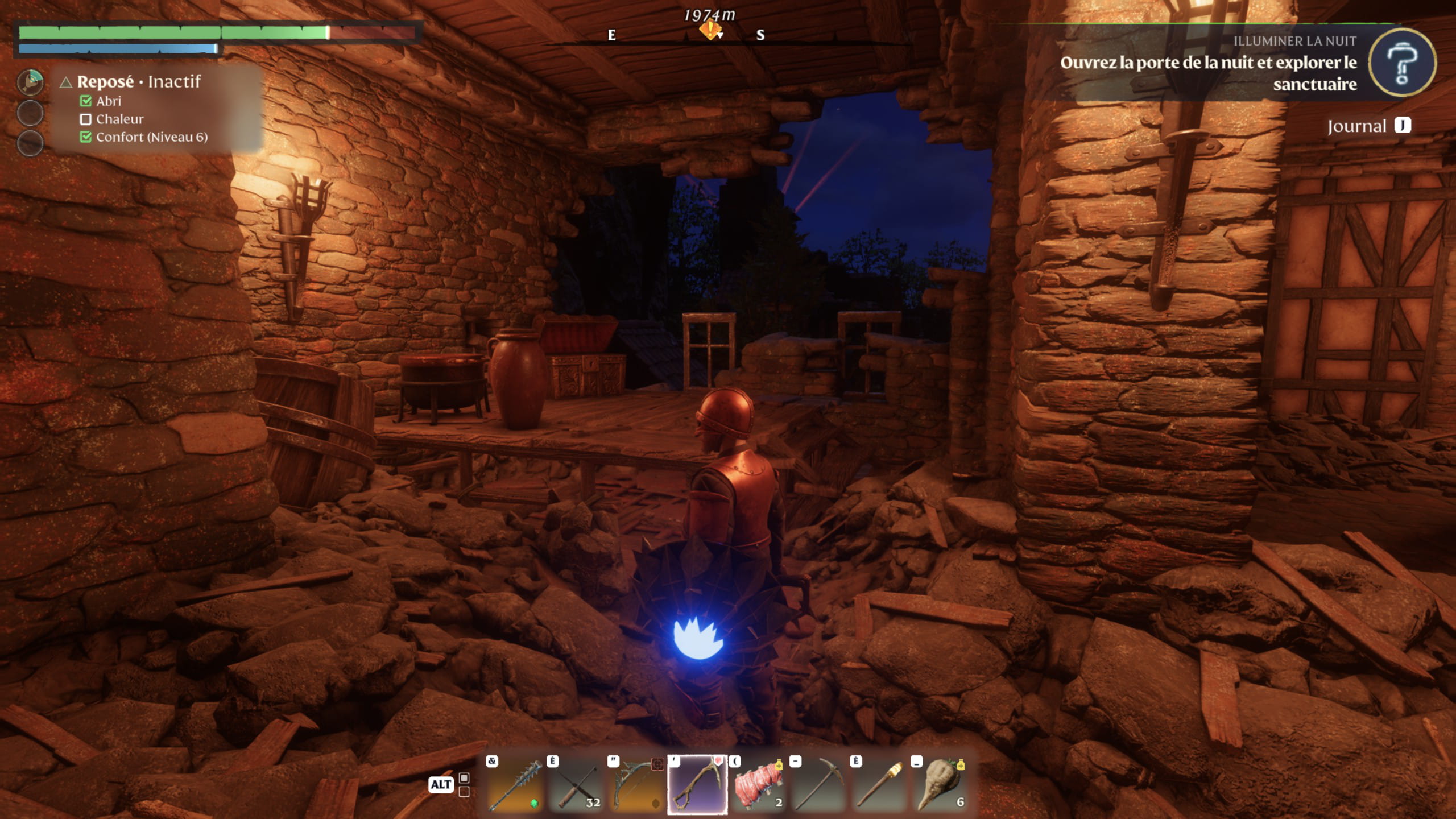The height and width of the screenshot is (819, 1456).
Task: Expand the Reposé status triangle
Action: click(66, 83)
